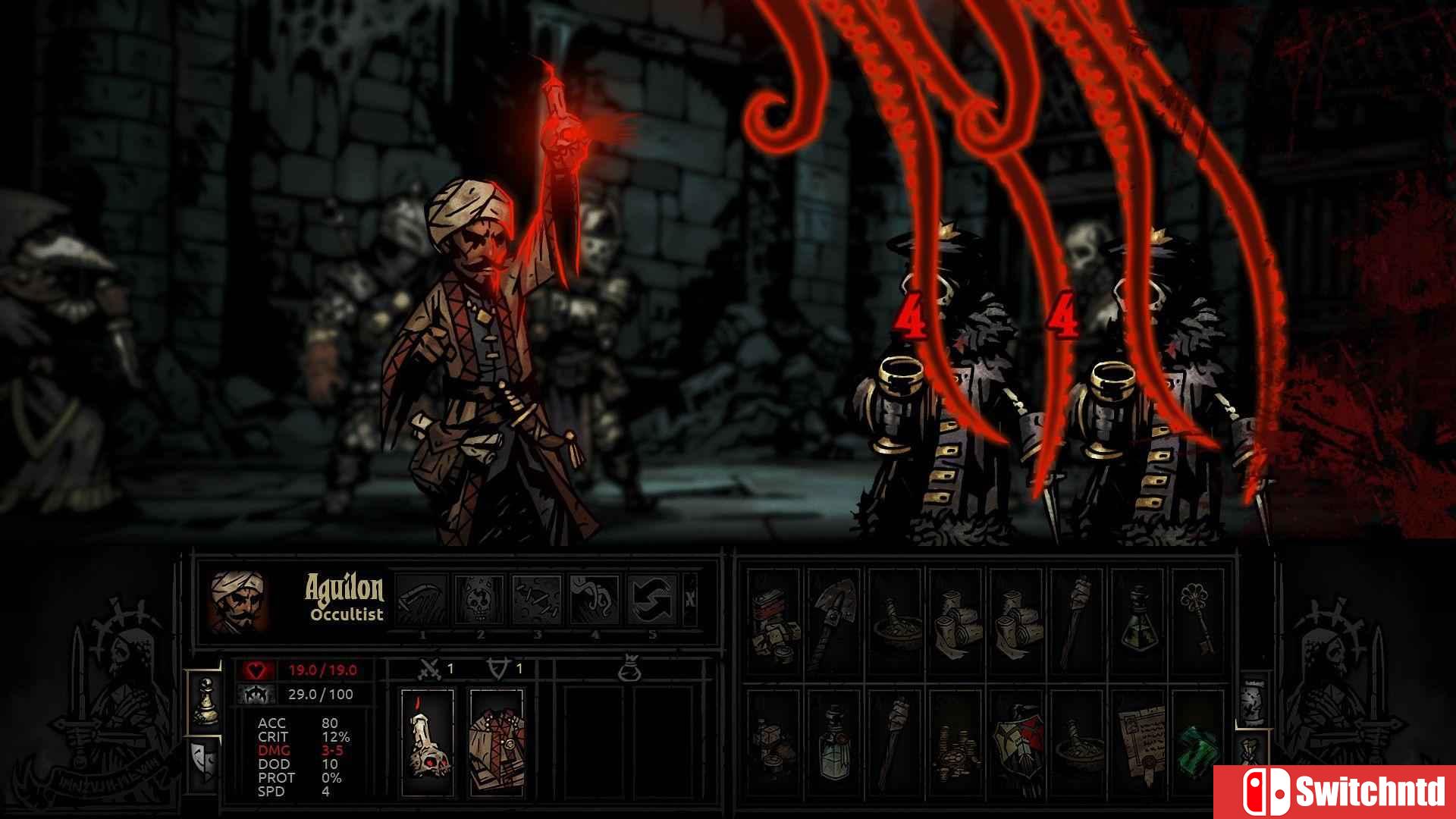View the equipped robes armor slot
The height and width of the screenshot is (819, 1456).
click(x=495, y=745)
